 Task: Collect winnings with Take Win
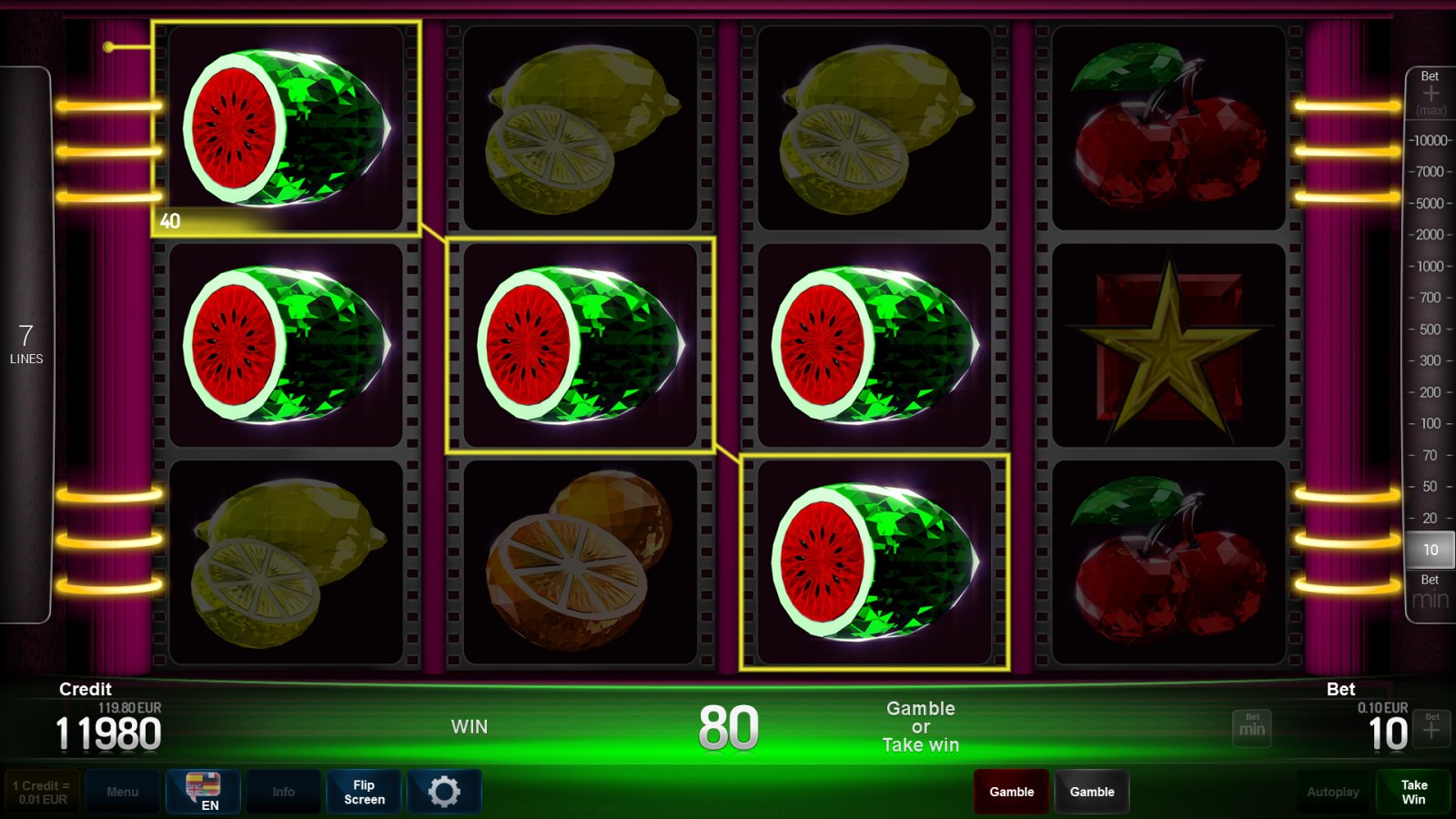[x=1413, y=792]
